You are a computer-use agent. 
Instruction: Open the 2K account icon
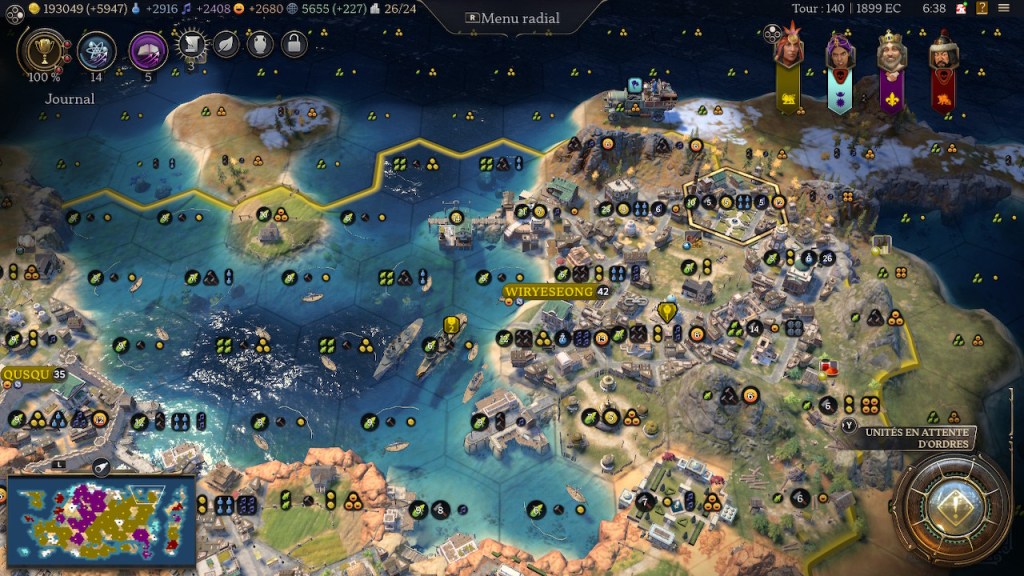point(961,8)
